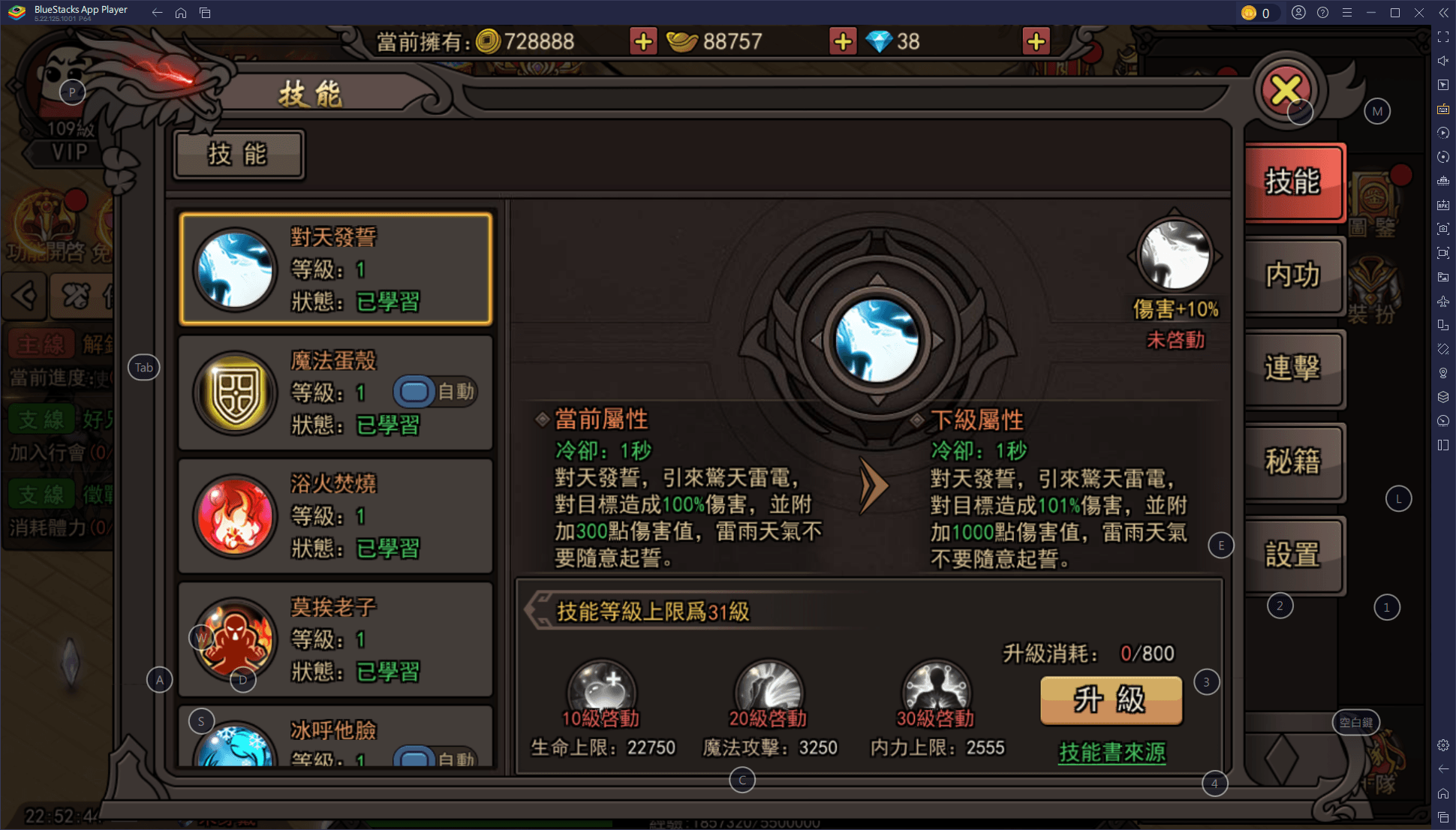Viewport: 1456px width, 830px height.
Task: Toggle BlueStacks notification sound icon in sidebar
Action: (x=1442, y=61)
